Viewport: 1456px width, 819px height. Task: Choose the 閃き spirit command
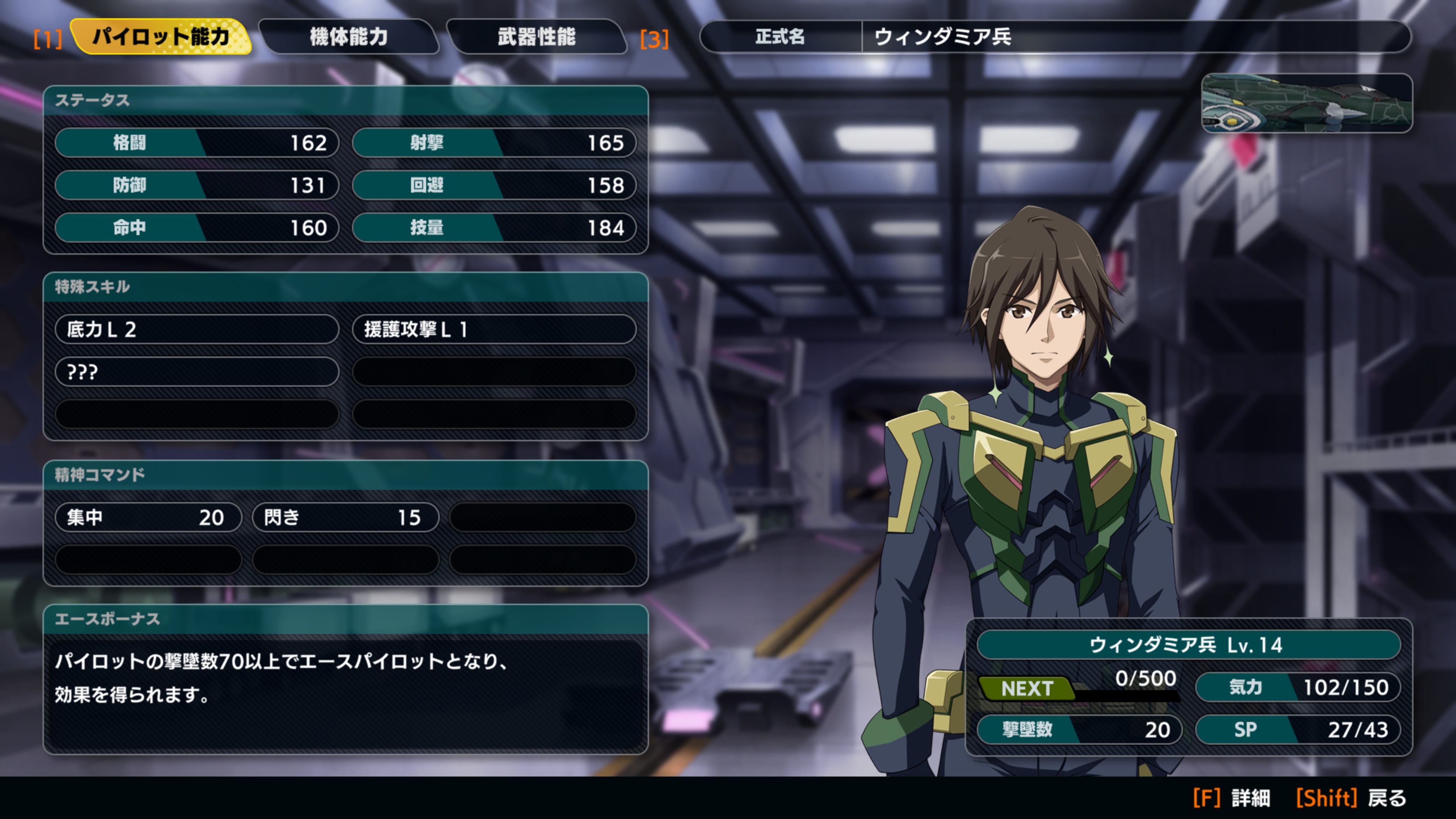345,517
